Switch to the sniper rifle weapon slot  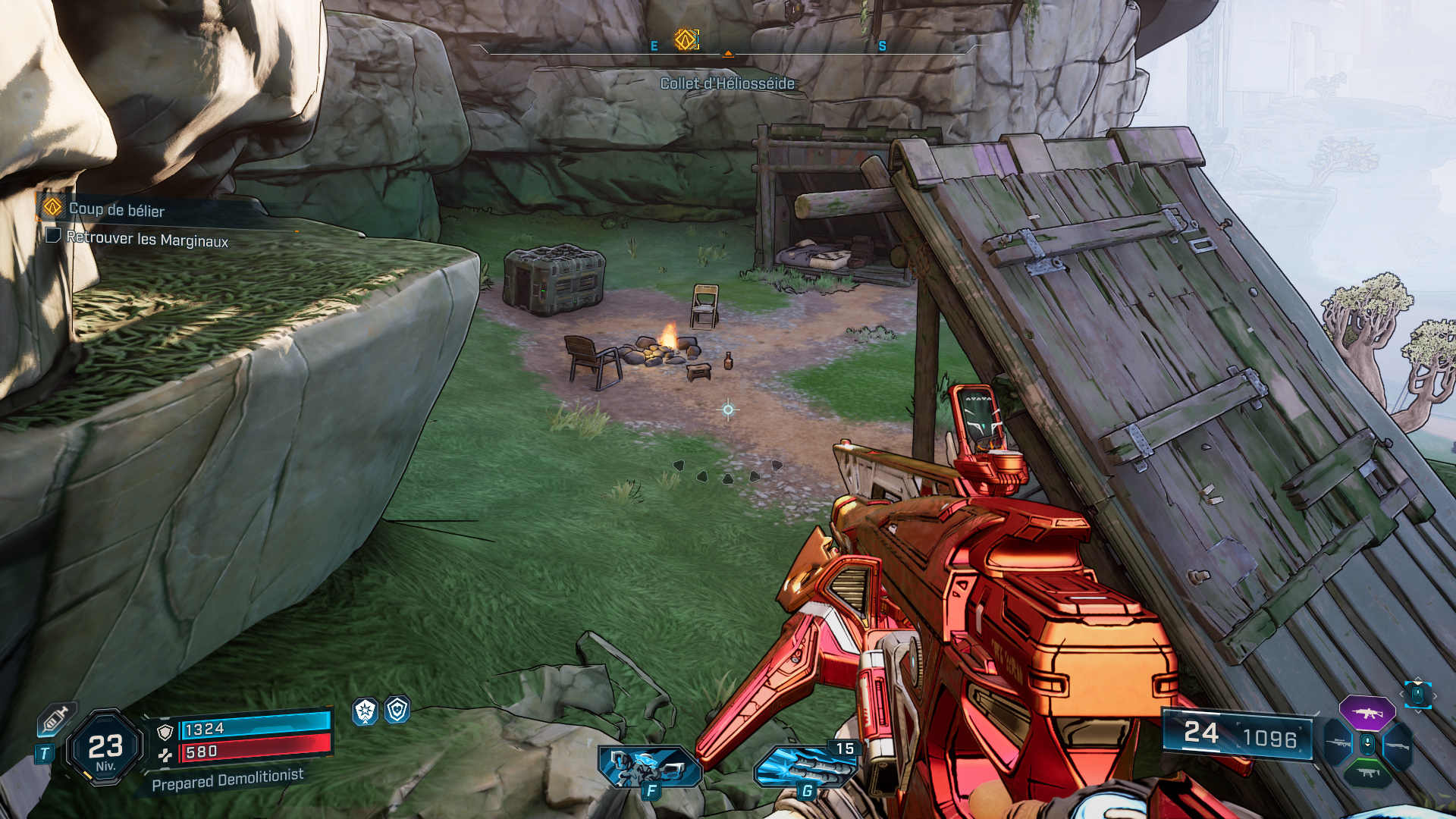pyautogui.click(x=1338, y=744)
